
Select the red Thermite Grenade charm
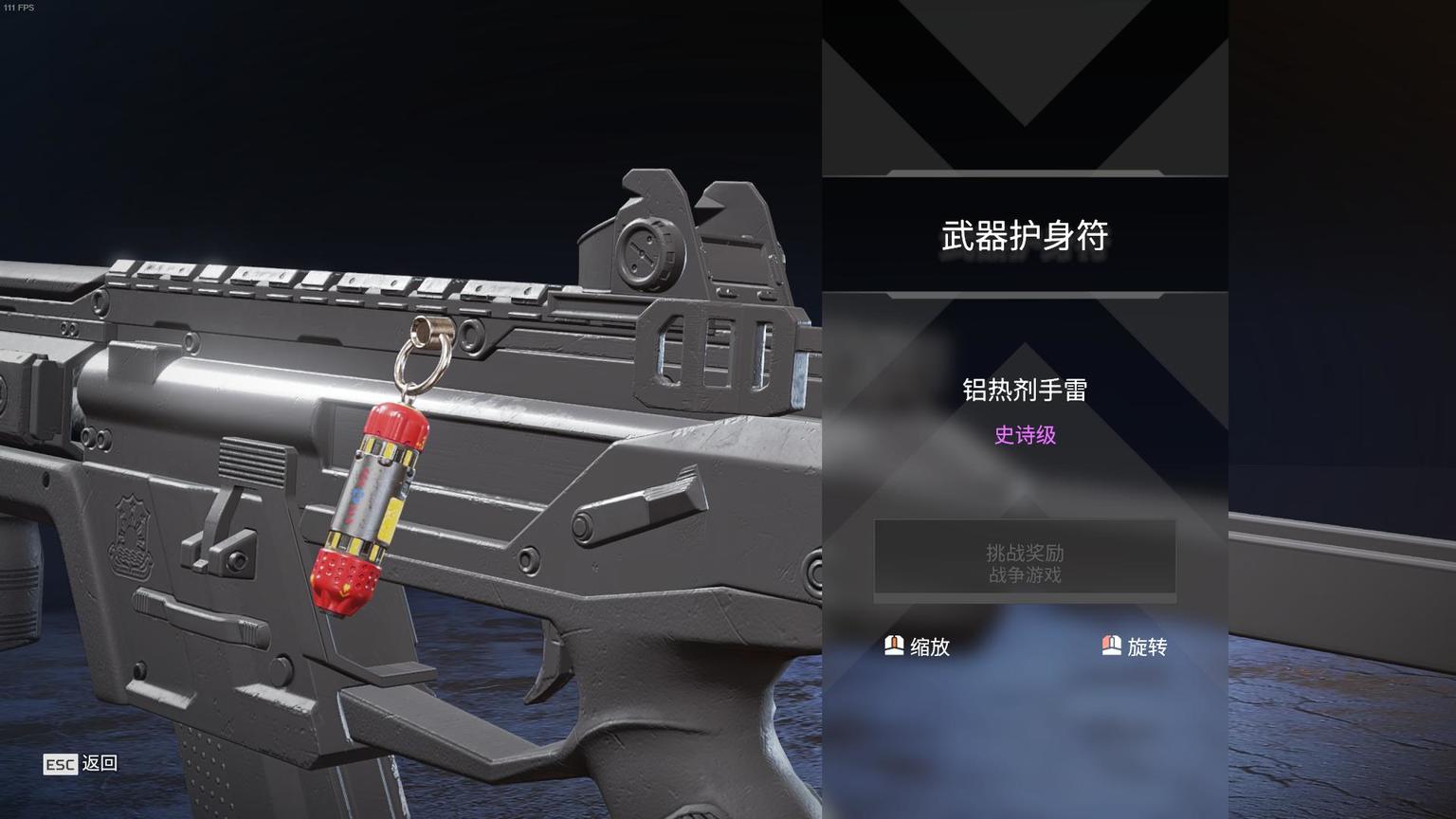pyautogui.click(x=370, y=502)
